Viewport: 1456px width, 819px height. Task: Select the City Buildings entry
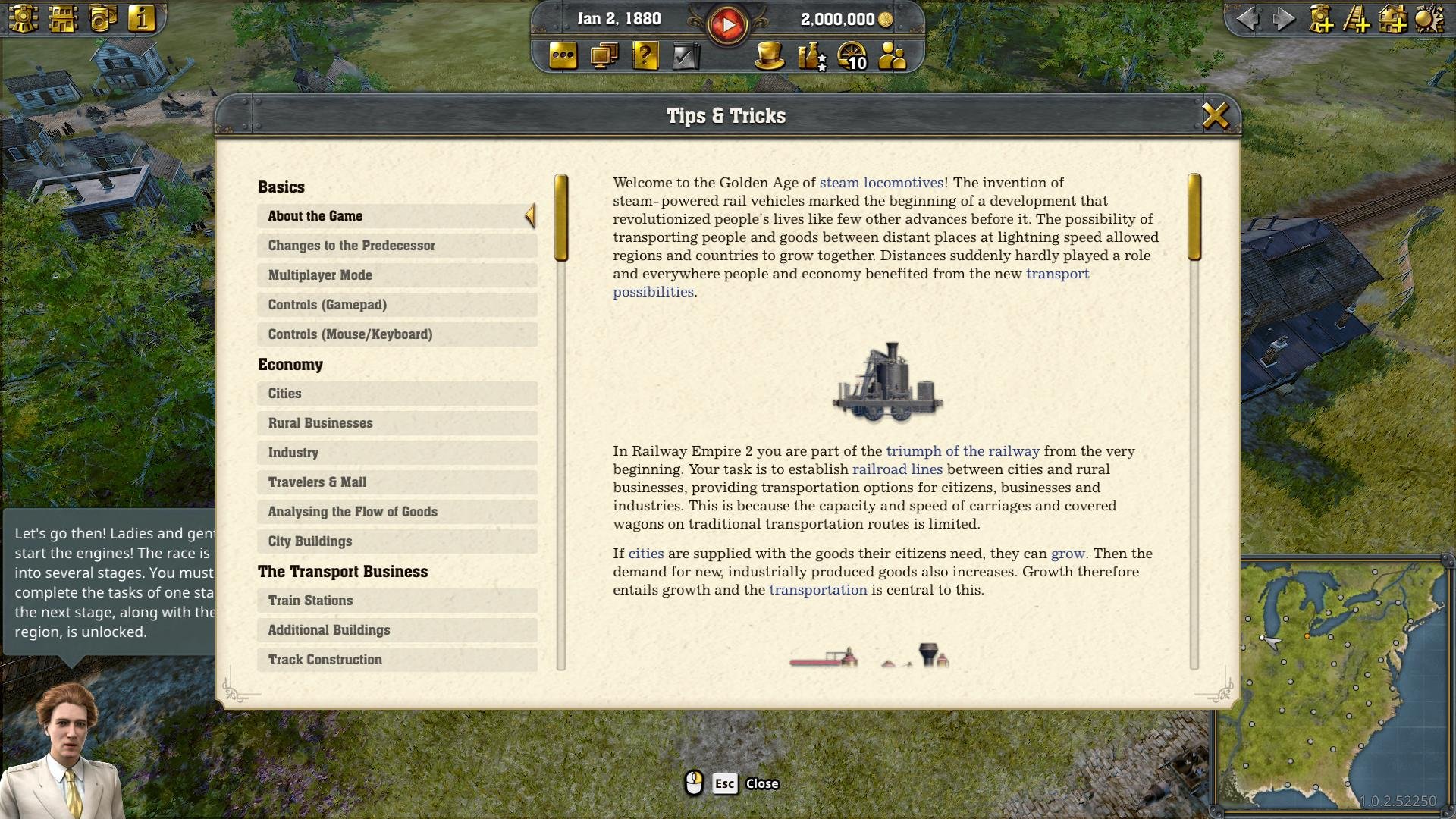tap(396, 541)
